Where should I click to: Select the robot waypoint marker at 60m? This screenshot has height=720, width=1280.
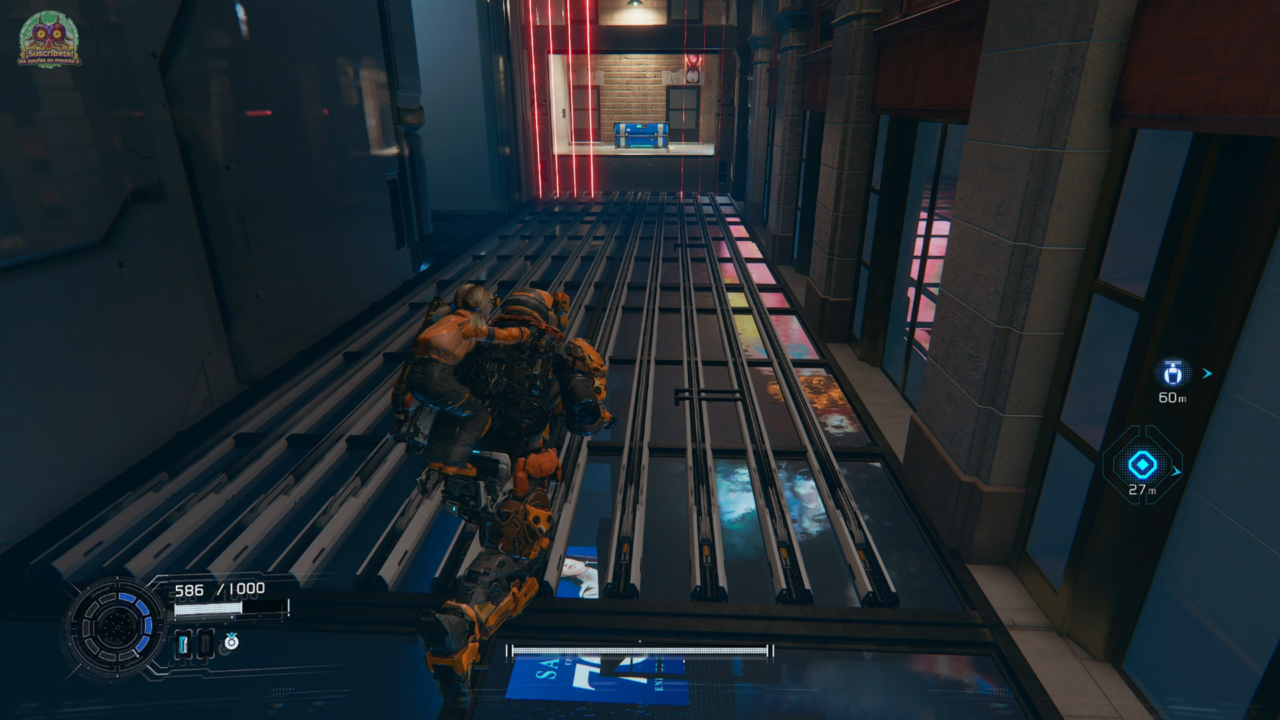(1172, 374)
